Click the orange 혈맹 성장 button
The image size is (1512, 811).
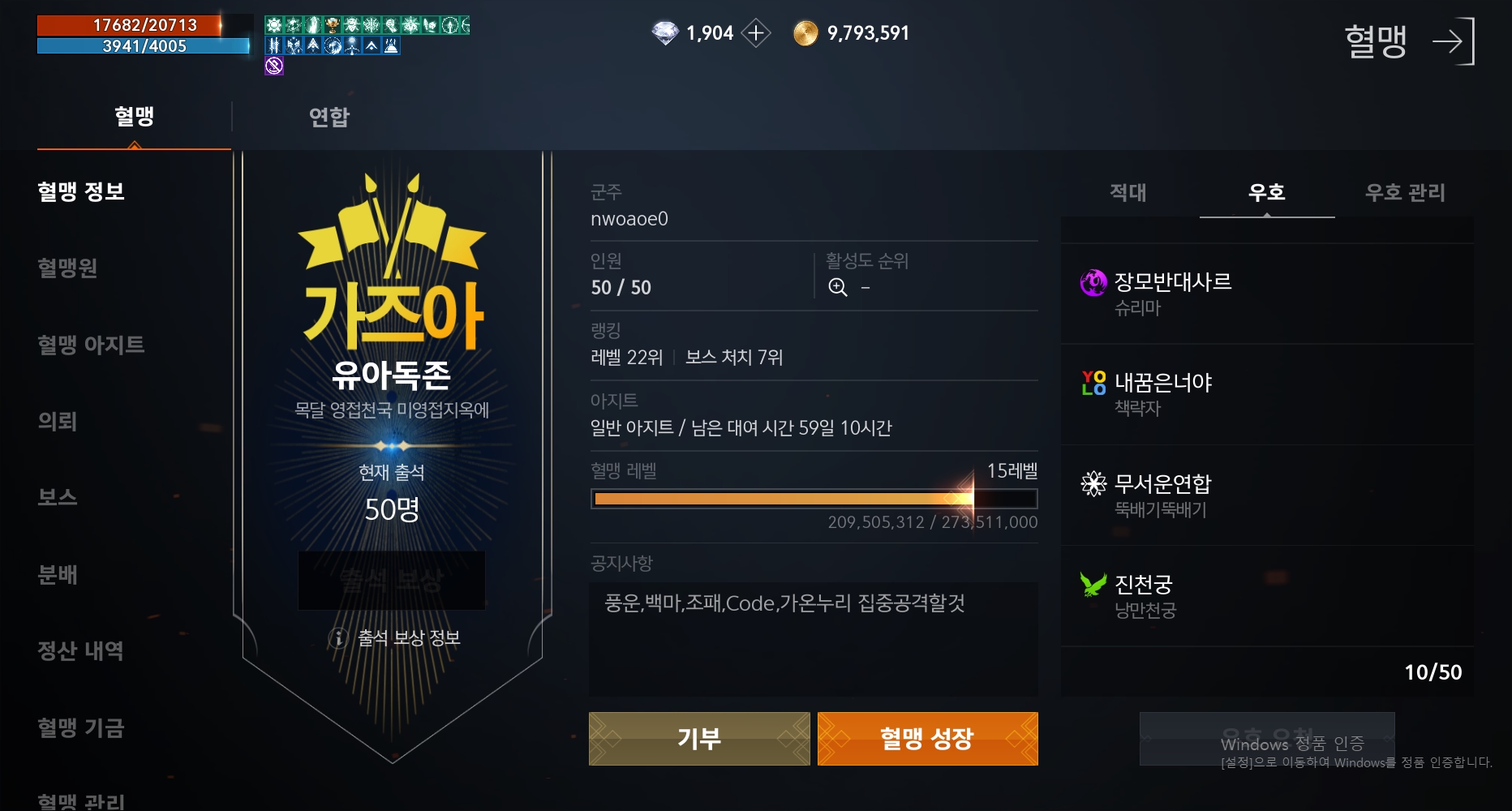tap(927, 738)
